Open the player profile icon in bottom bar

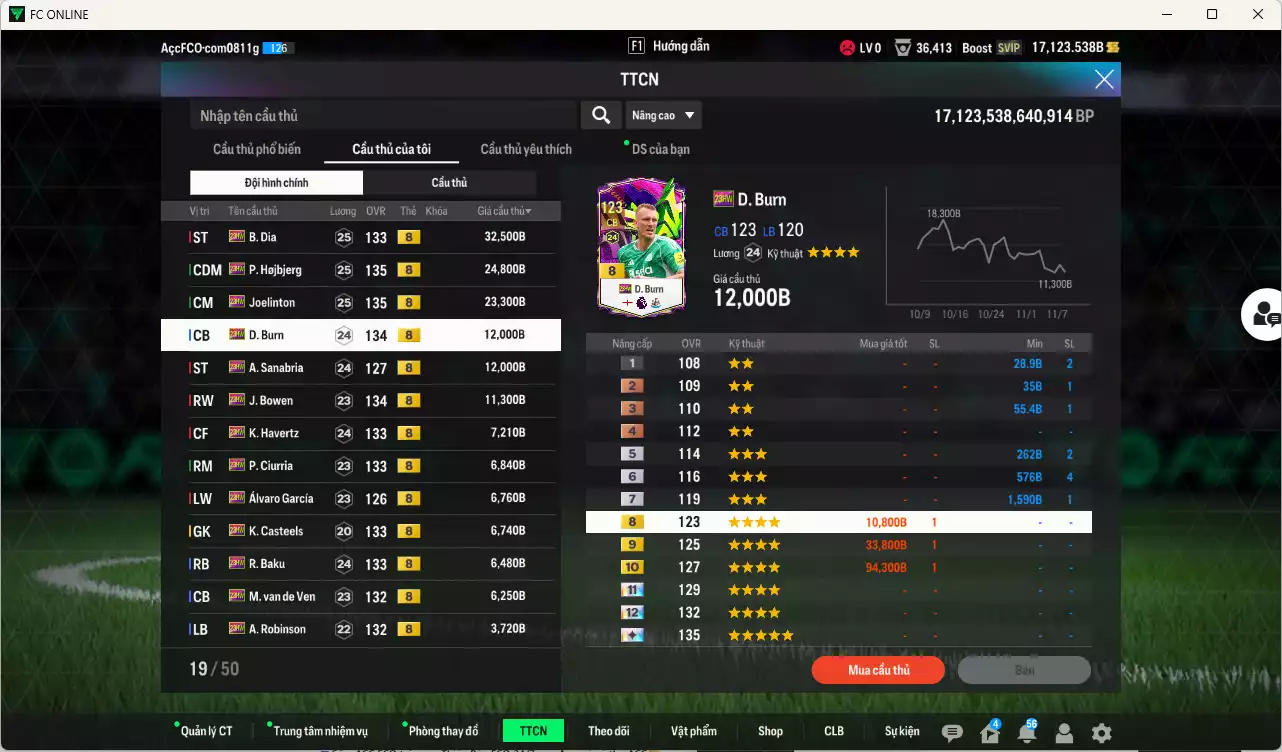tap(1064, 733)
